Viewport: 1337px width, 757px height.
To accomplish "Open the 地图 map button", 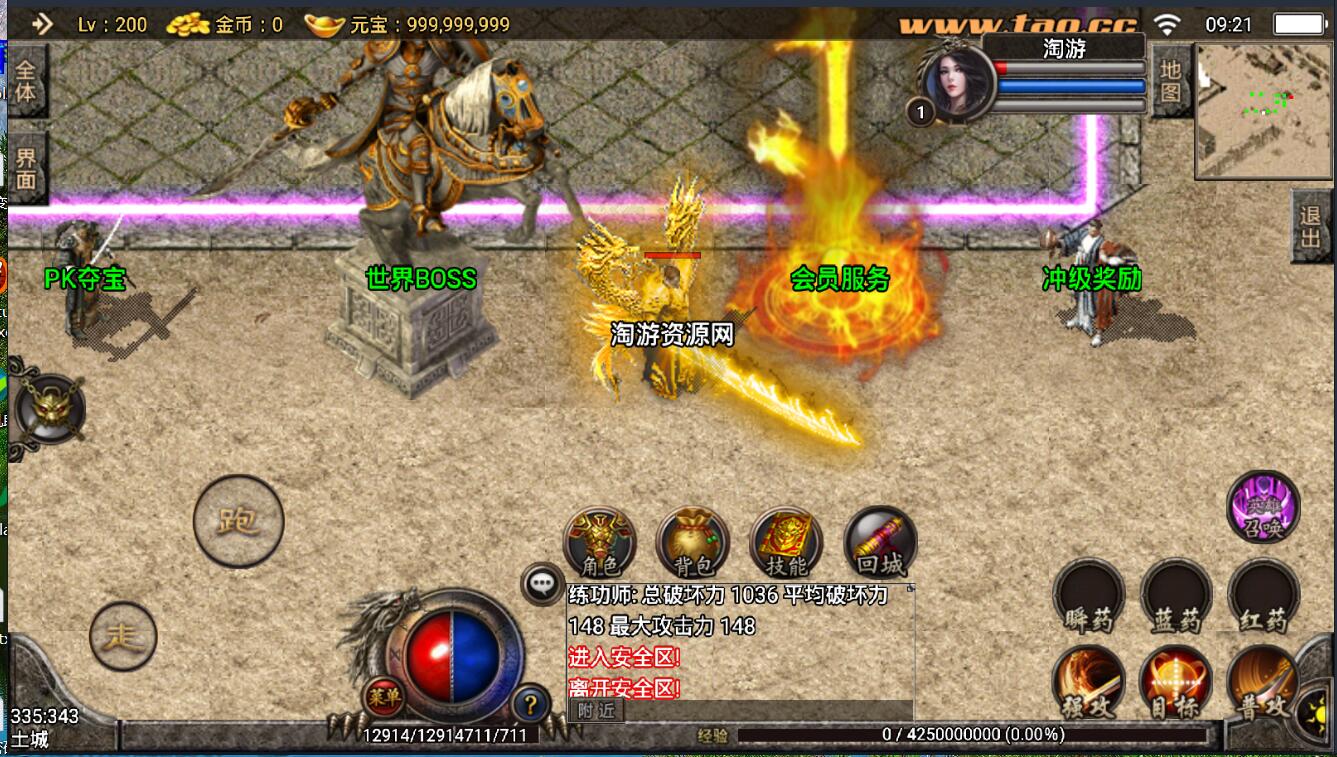I will [x=1171, y=81].
